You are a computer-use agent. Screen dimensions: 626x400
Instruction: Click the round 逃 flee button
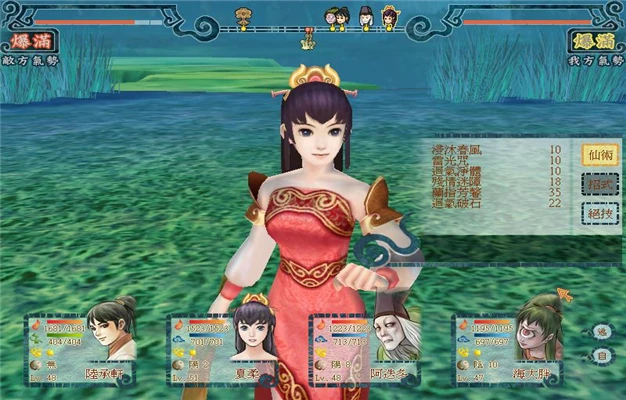[602, 332]
